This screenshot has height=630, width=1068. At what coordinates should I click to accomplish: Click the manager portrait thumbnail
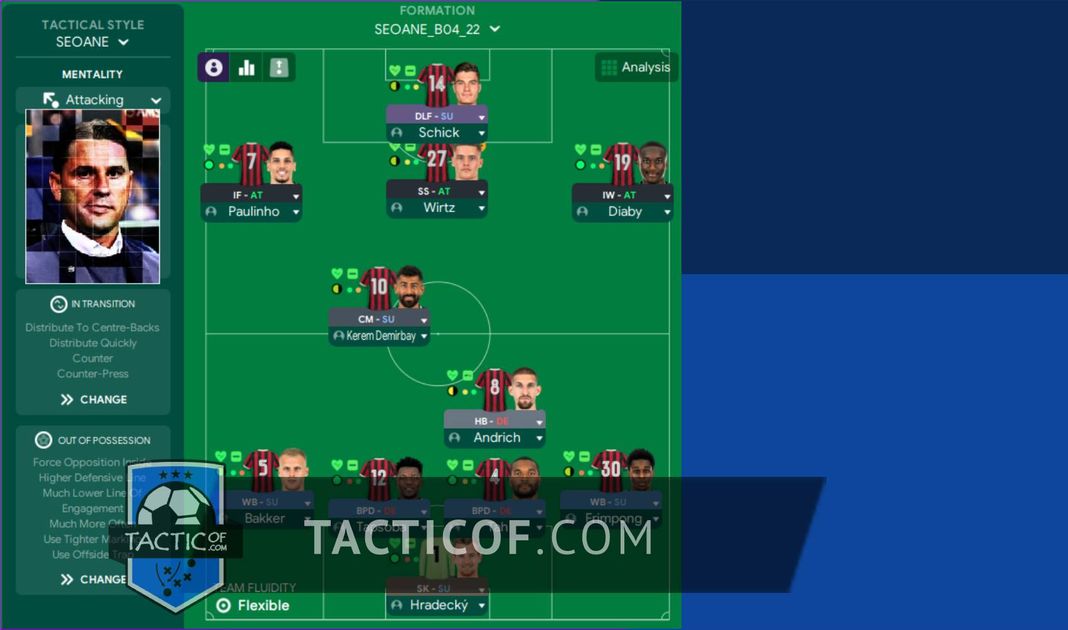pyautogui.click(x=92, y=196)
